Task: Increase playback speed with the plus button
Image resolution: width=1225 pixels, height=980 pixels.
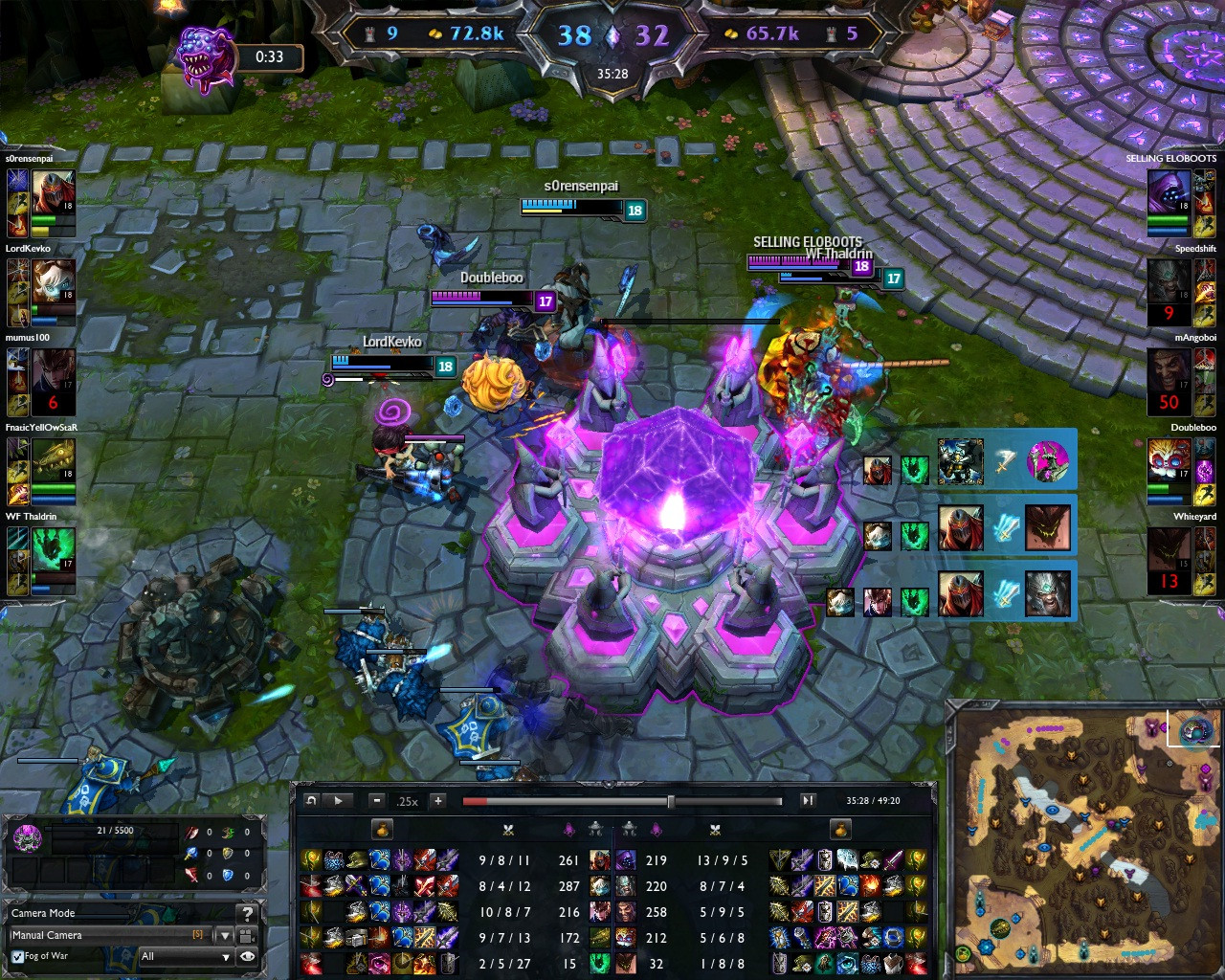Action: (x=437, y=801)
